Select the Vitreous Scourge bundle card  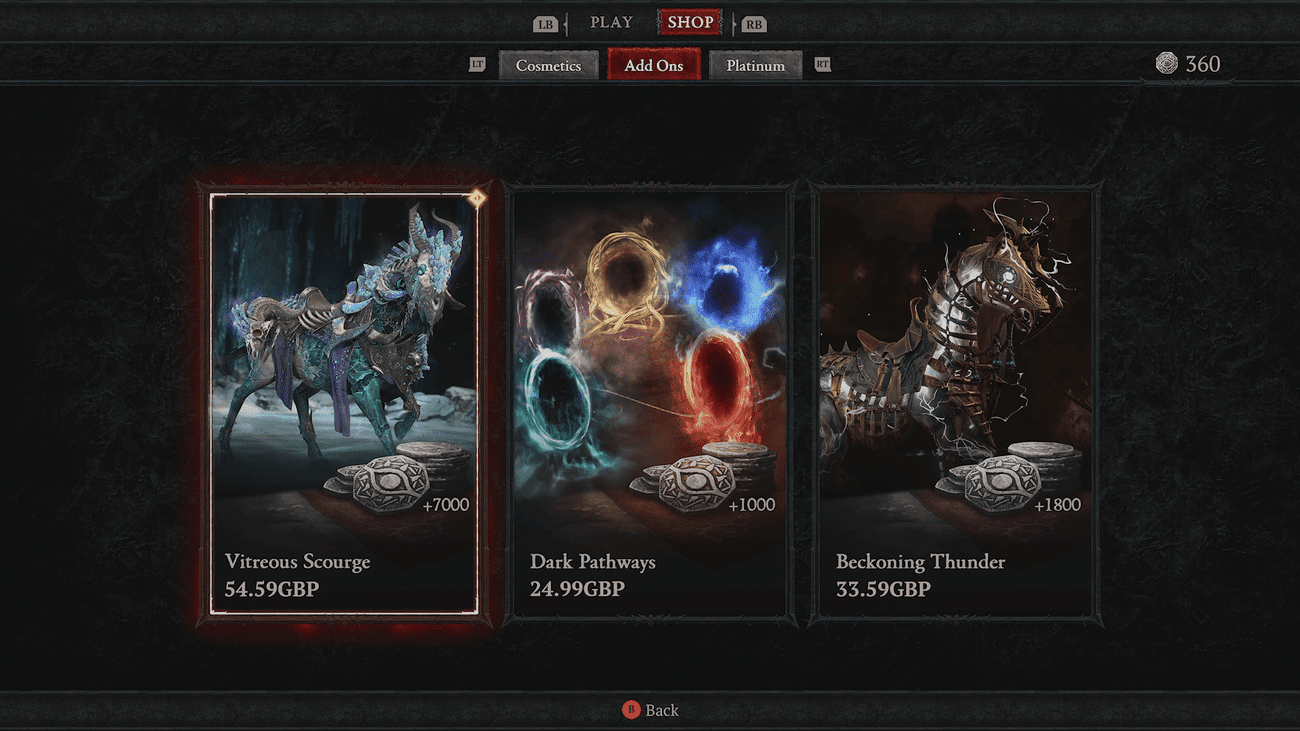pos(343,403)
